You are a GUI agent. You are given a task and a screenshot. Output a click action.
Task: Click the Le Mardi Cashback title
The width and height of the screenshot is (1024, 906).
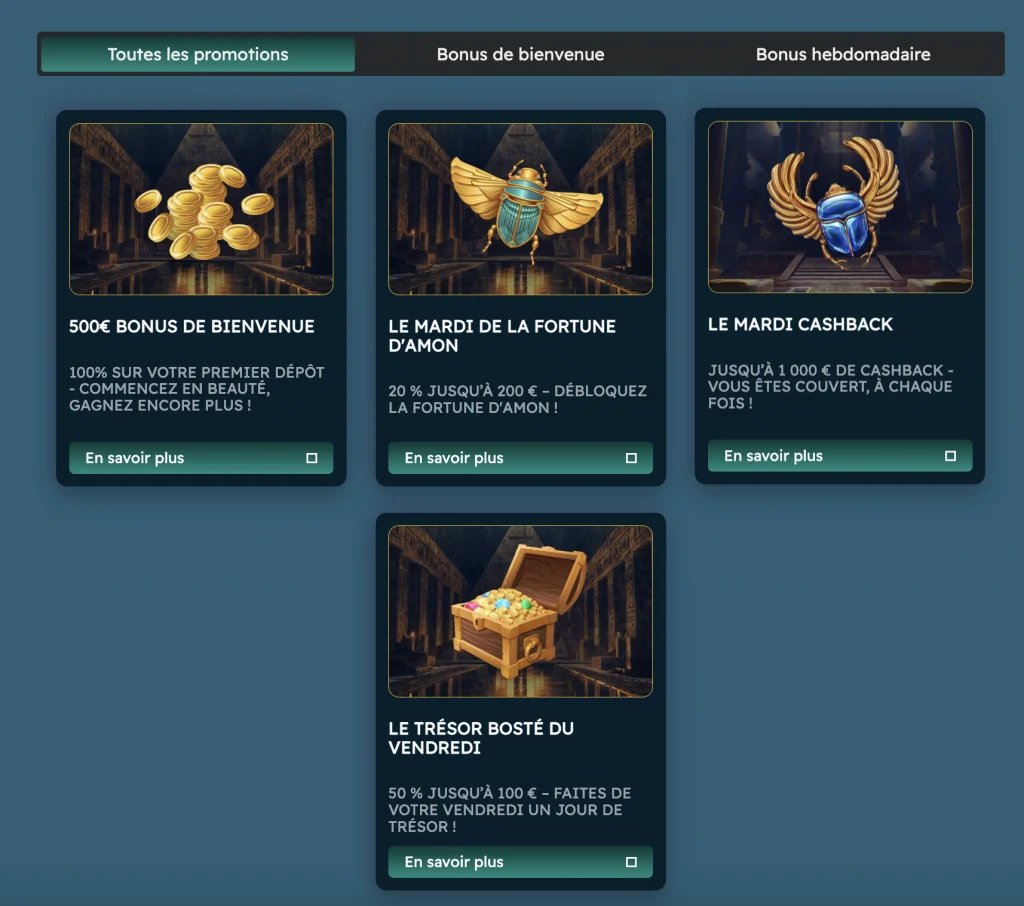[x=800, y=324]
